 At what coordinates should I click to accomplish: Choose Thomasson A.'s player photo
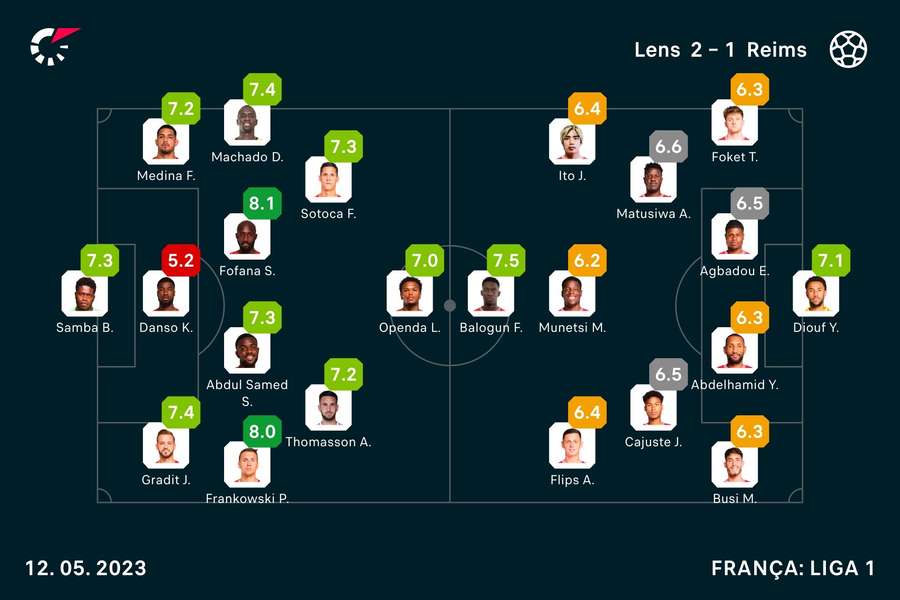click(x=328, y=407)
